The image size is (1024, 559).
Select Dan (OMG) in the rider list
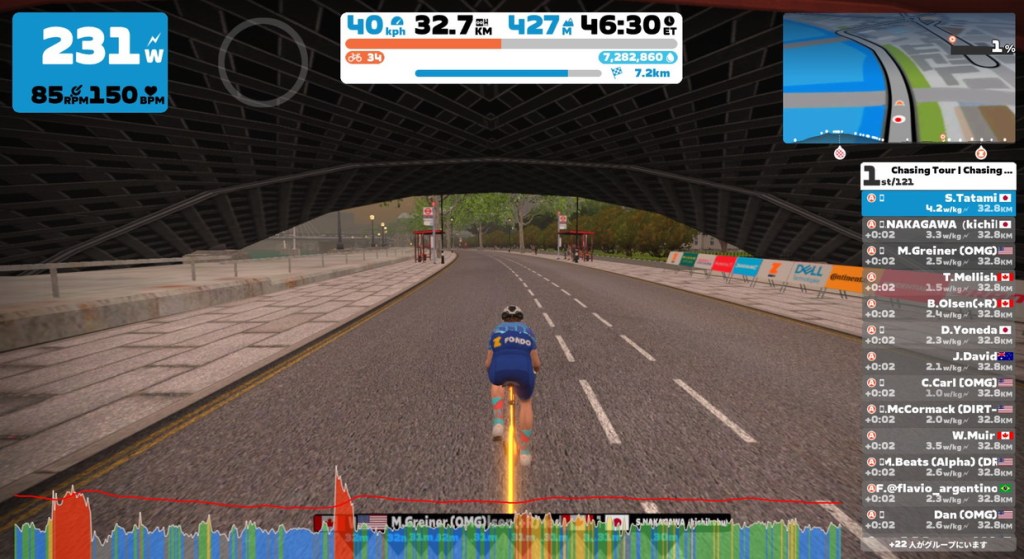coord(938,519)
